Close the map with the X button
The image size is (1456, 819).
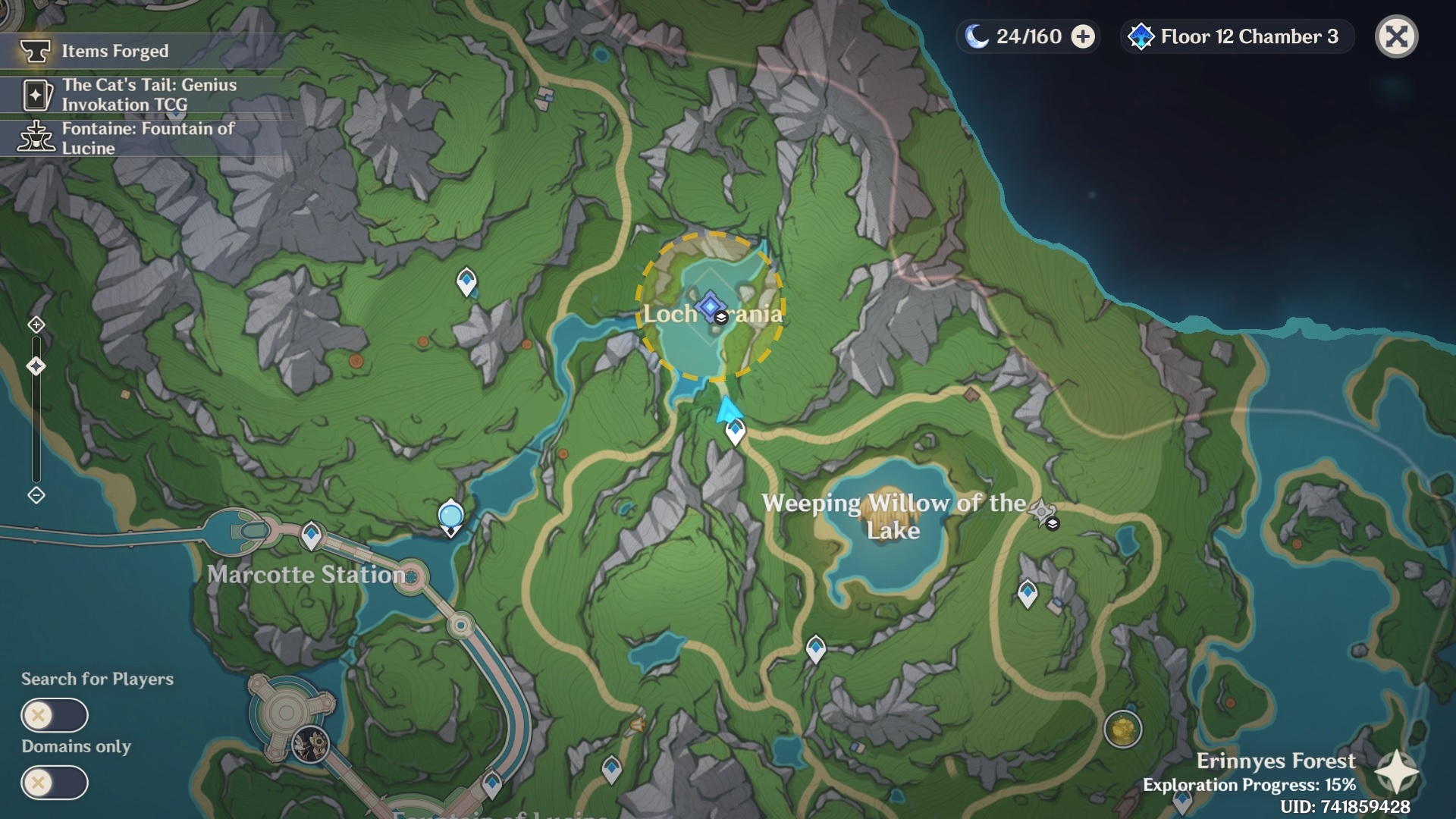pos(1396,36)
